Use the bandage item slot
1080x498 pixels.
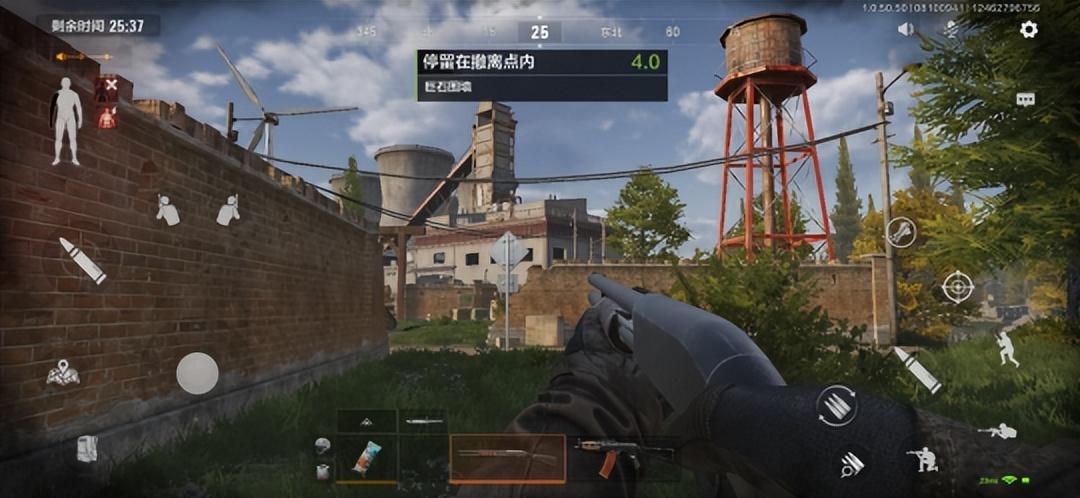click(x=366, y=458)
